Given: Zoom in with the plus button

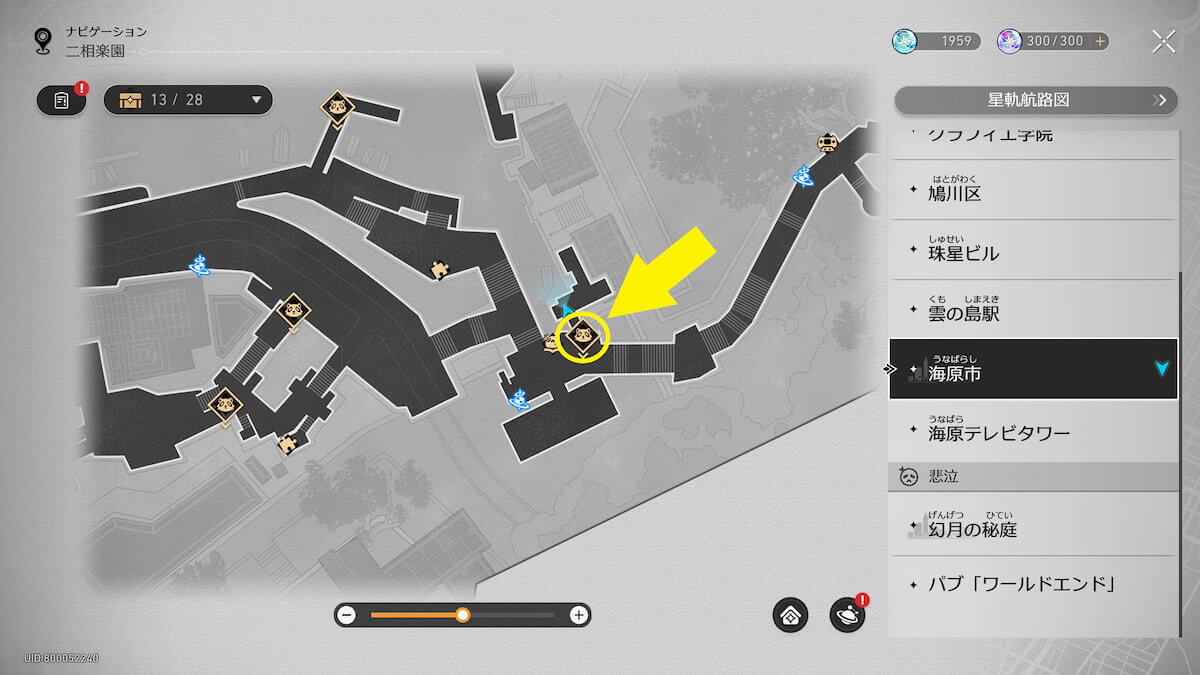Looking at the screenshot, I should 578,615.
